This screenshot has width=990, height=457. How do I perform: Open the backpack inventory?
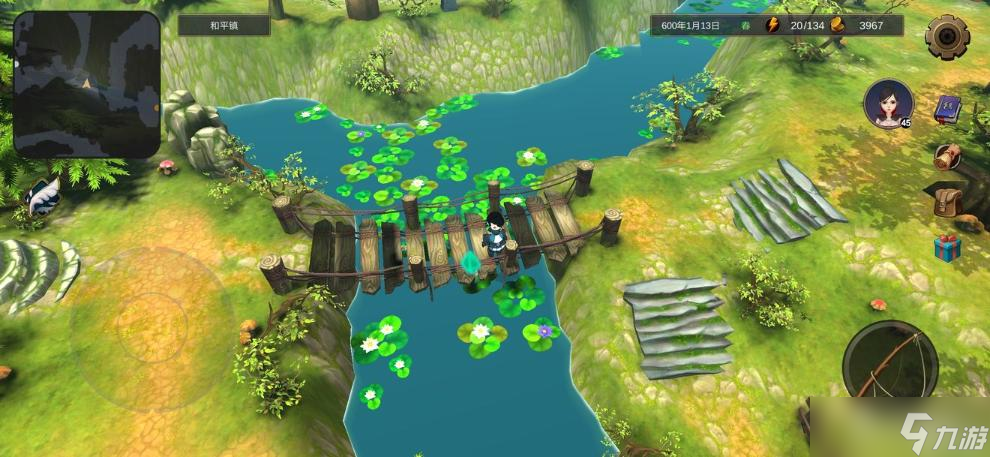[x=947, y=202]
